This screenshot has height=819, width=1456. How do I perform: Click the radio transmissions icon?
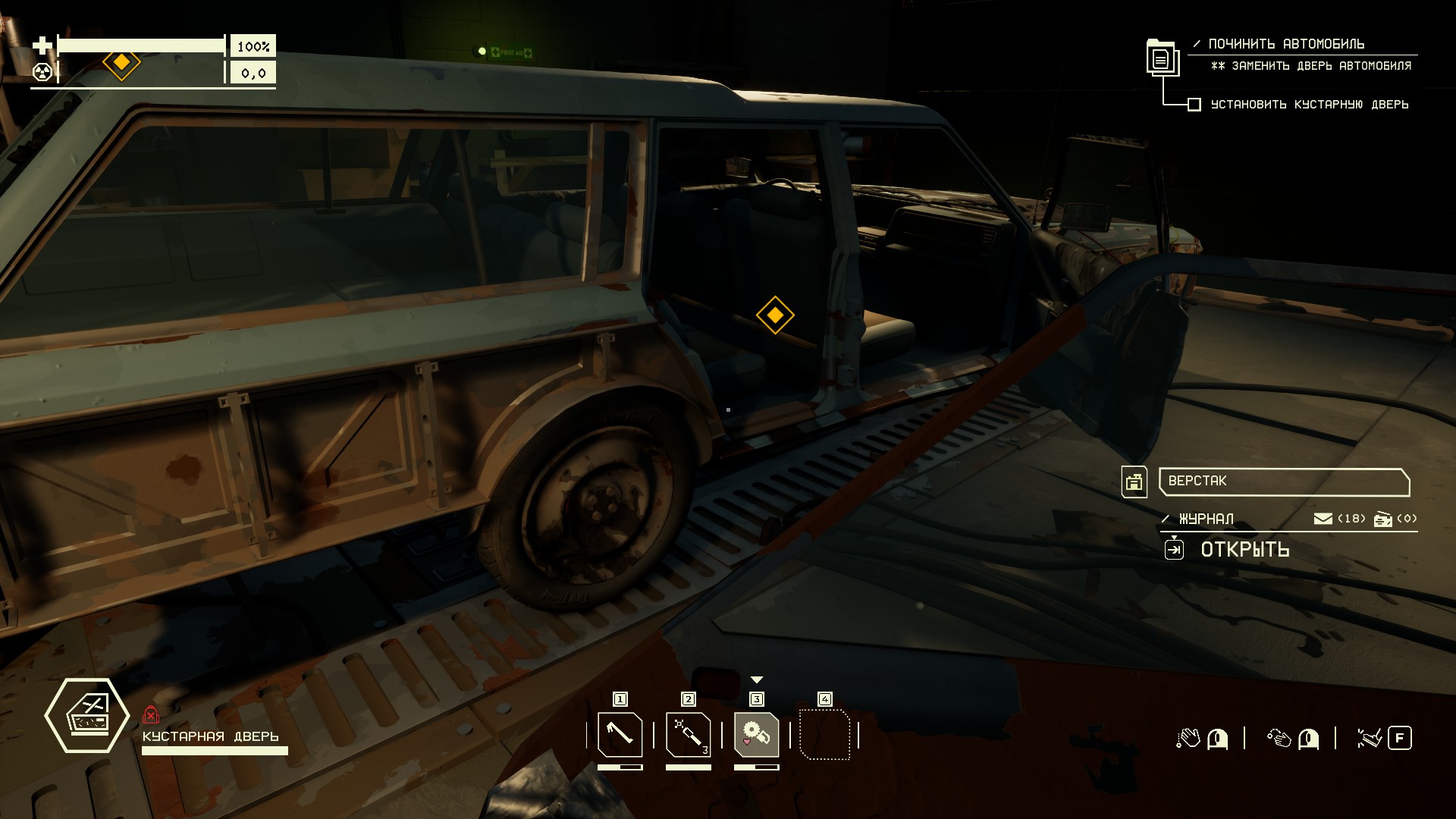(1383, 519)
